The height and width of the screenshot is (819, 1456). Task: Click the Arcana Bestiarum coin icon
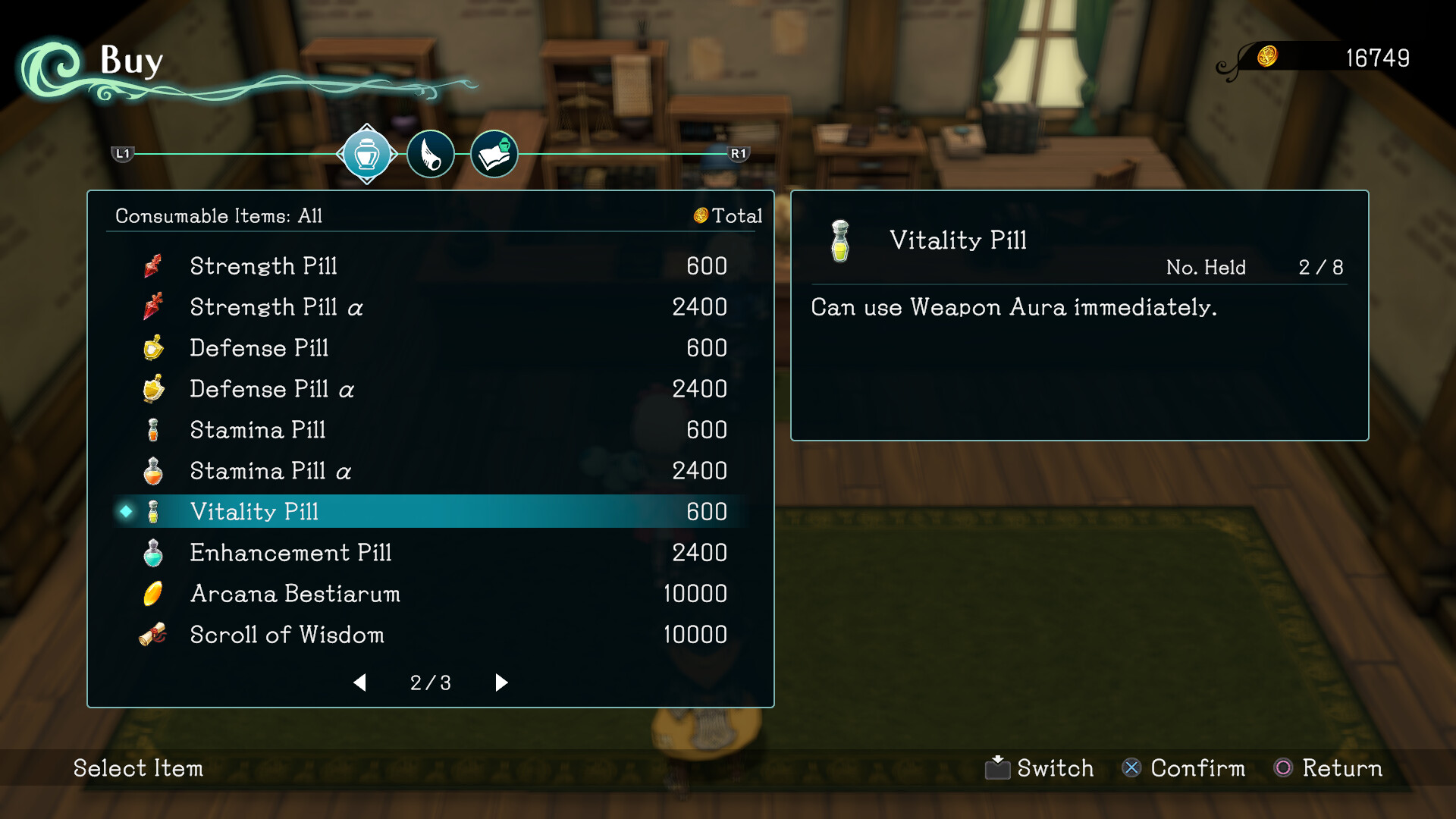coord(152,594)
